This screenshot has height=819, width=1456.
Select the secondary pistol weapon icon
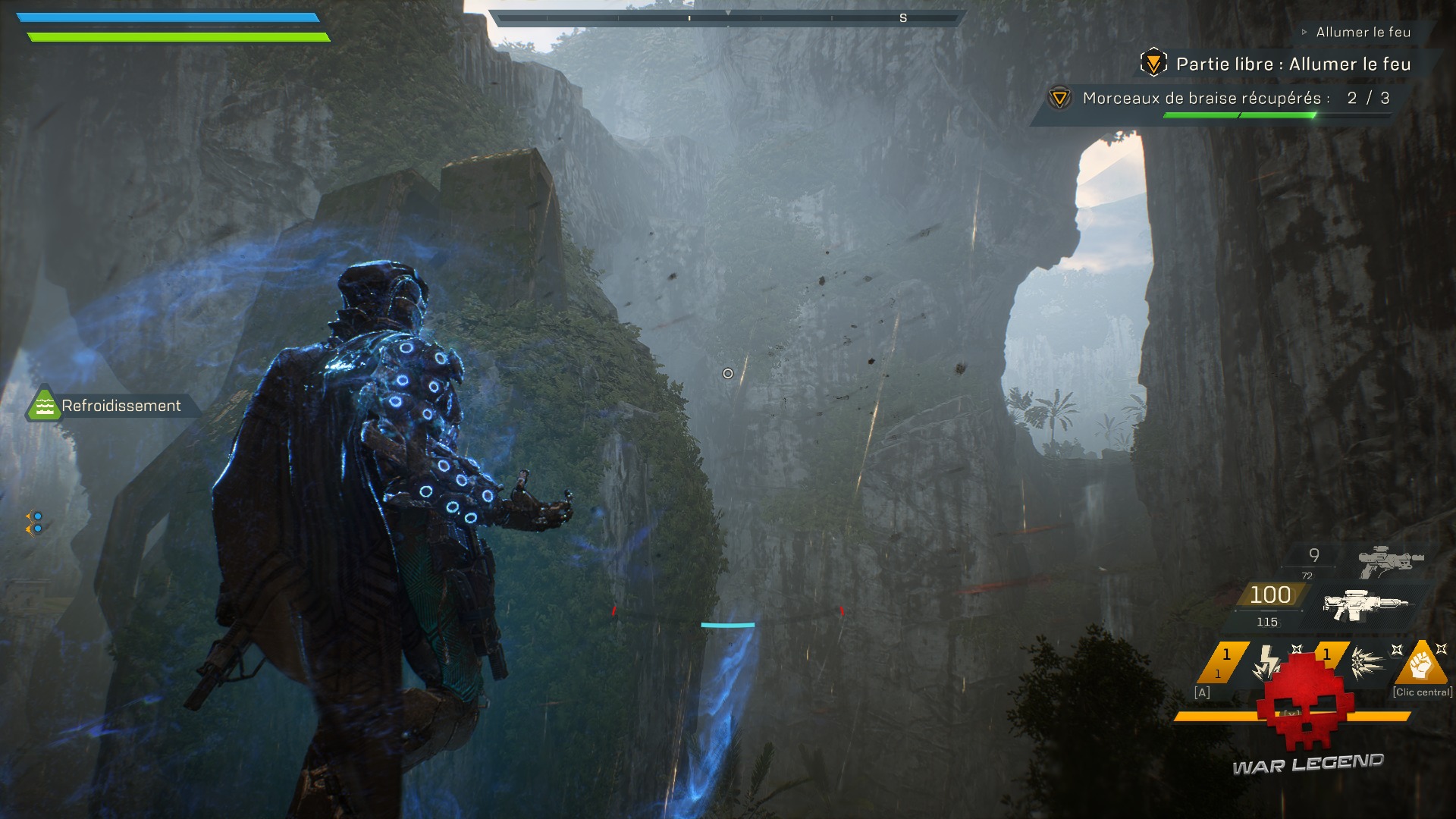click(1391, 562)
